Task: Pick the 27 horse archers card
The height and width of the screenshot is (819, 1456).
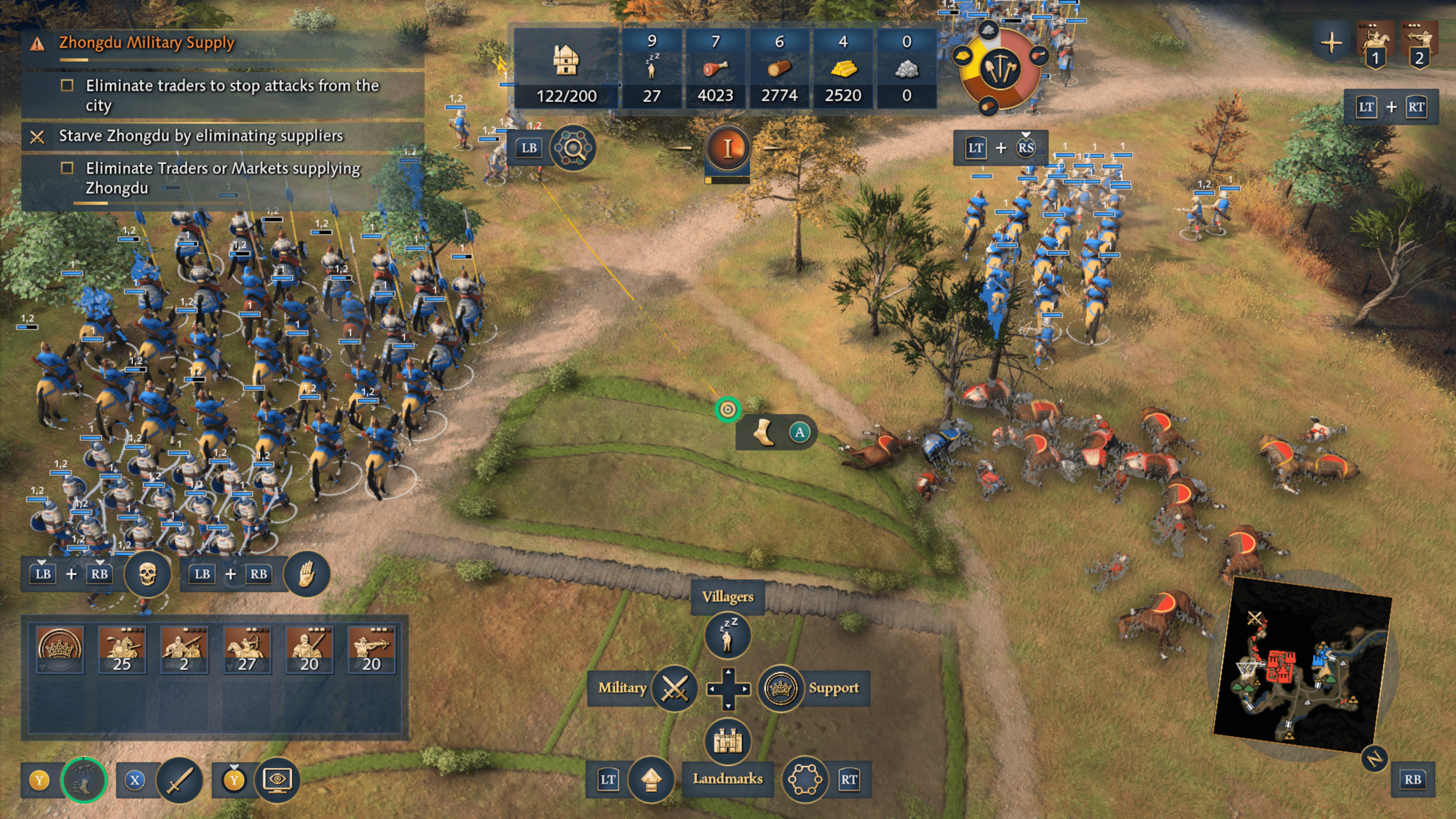Action: point(247,649)
